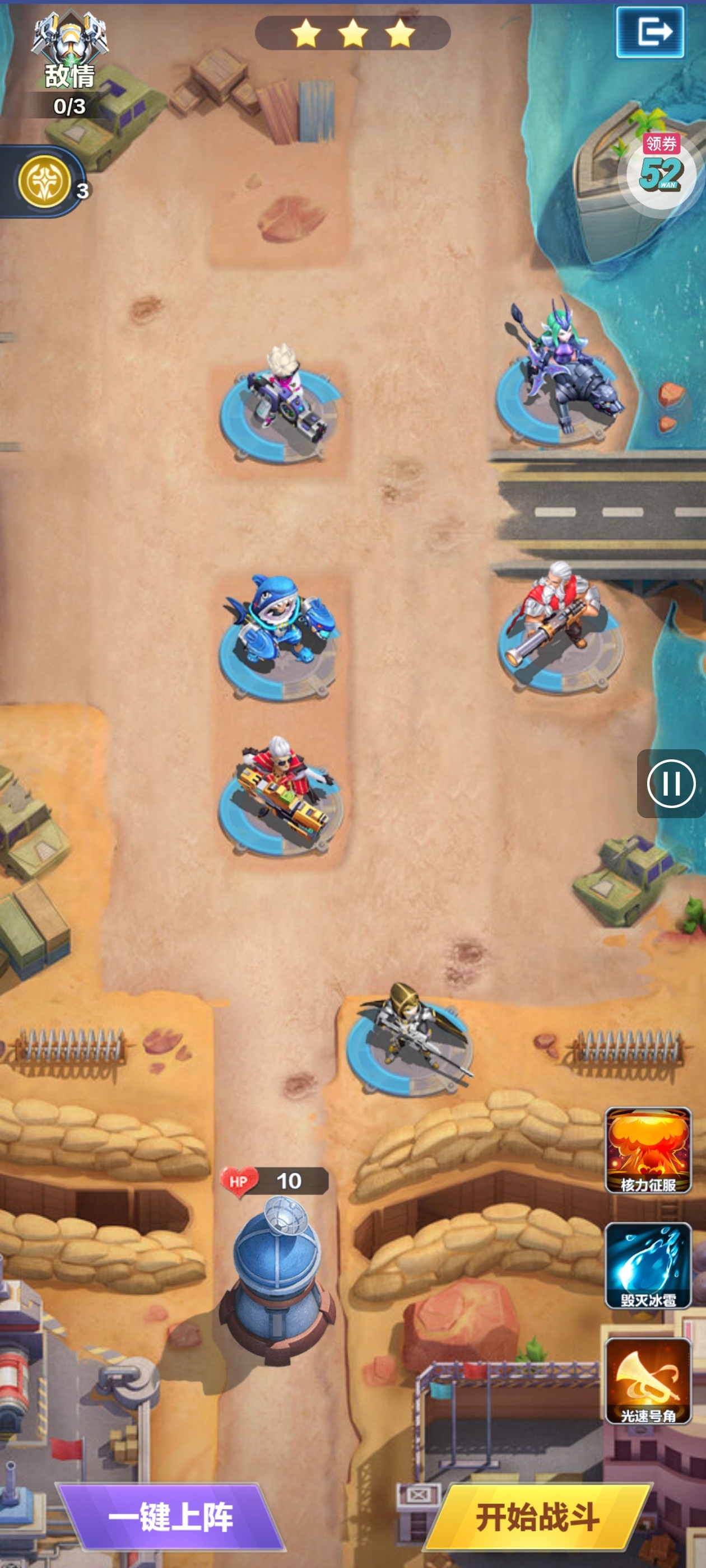Screen dimensions: 706x1568
Task: Open the gold emblem coin counter
Action: [45, 181]
